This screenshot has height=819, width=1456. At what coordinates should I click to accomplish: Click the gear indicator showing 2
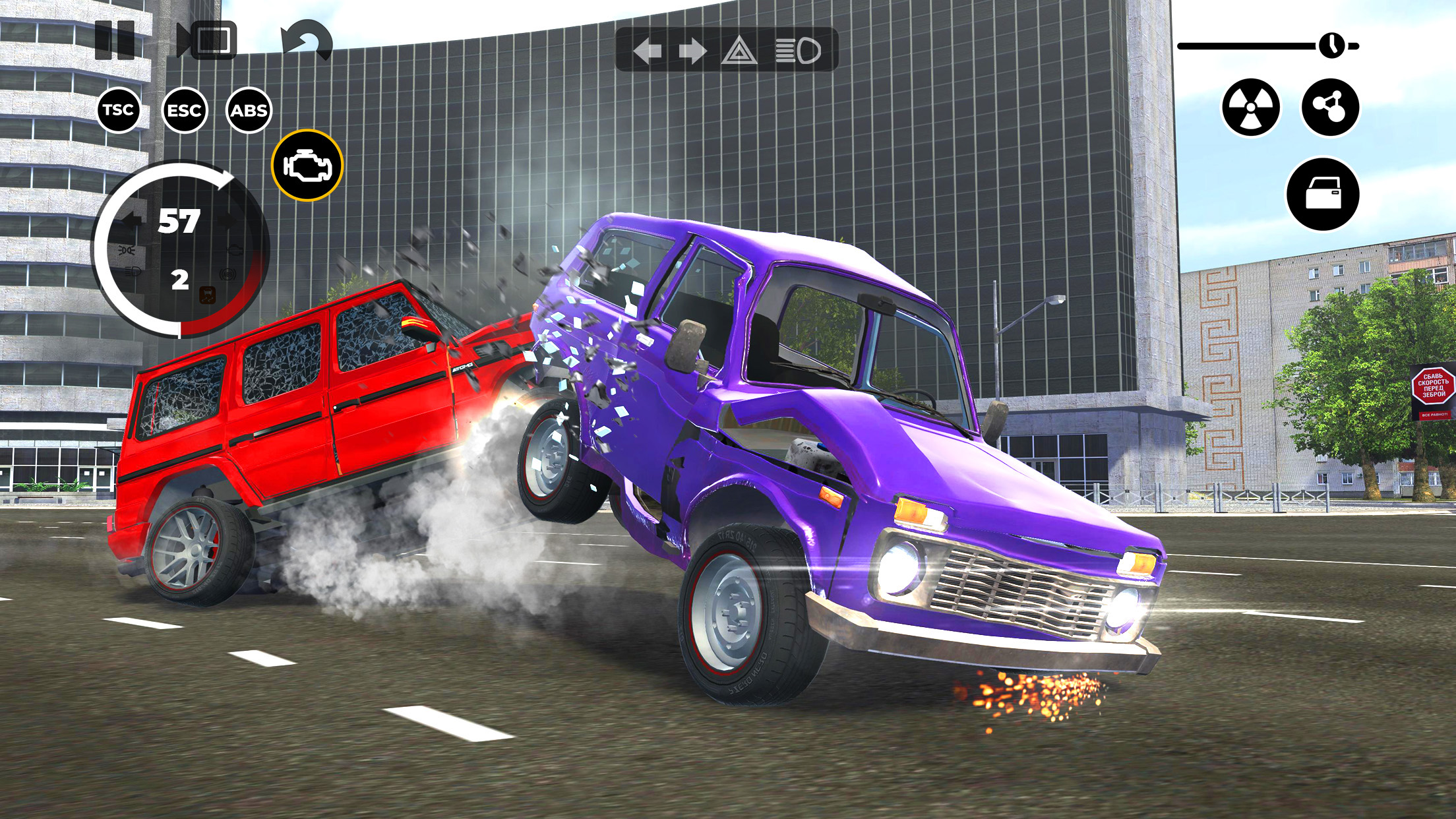[181, 280]
